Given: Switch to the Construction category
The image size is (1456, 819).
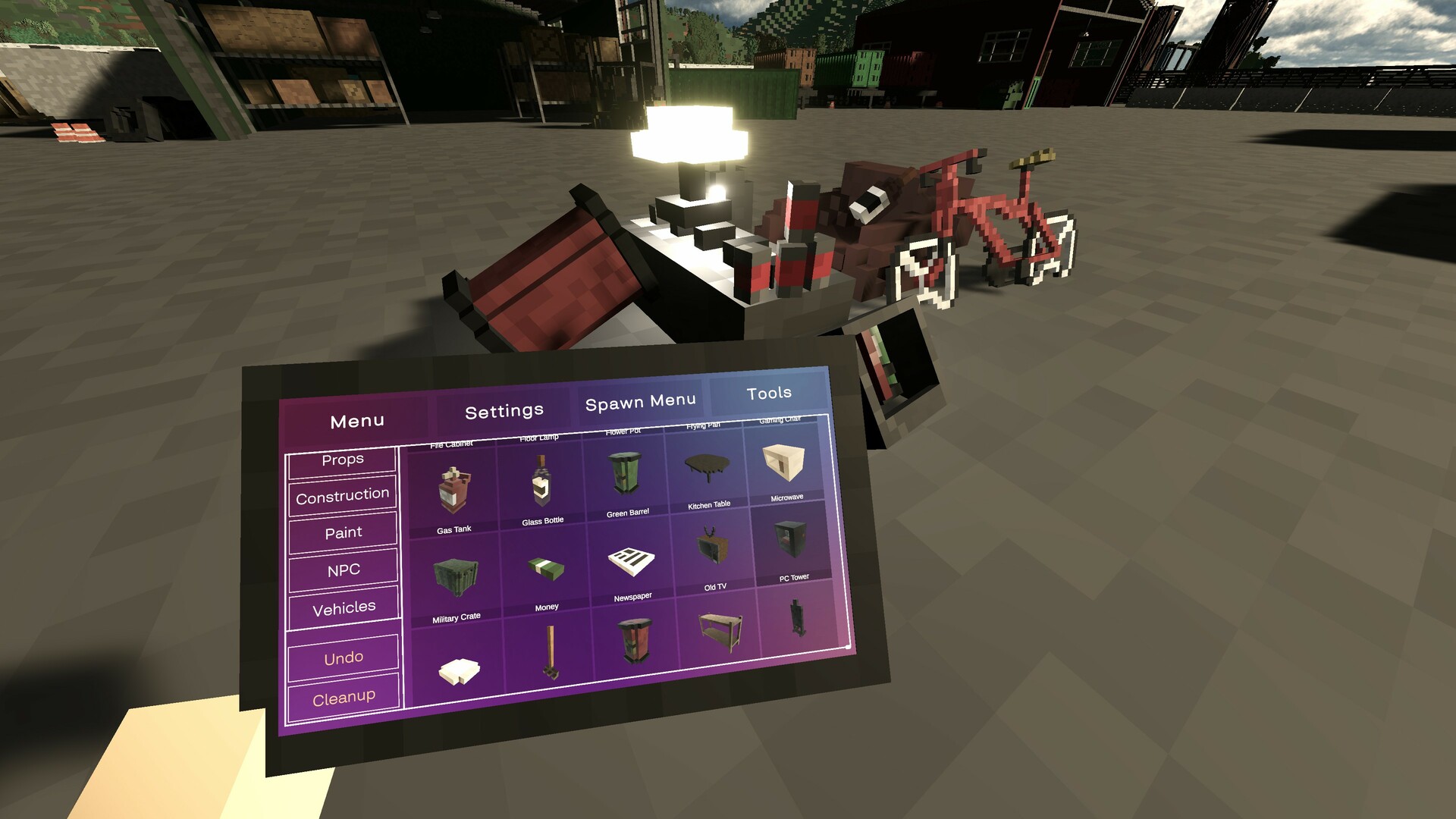Looking at the screenshot, I should coord(343,494).
